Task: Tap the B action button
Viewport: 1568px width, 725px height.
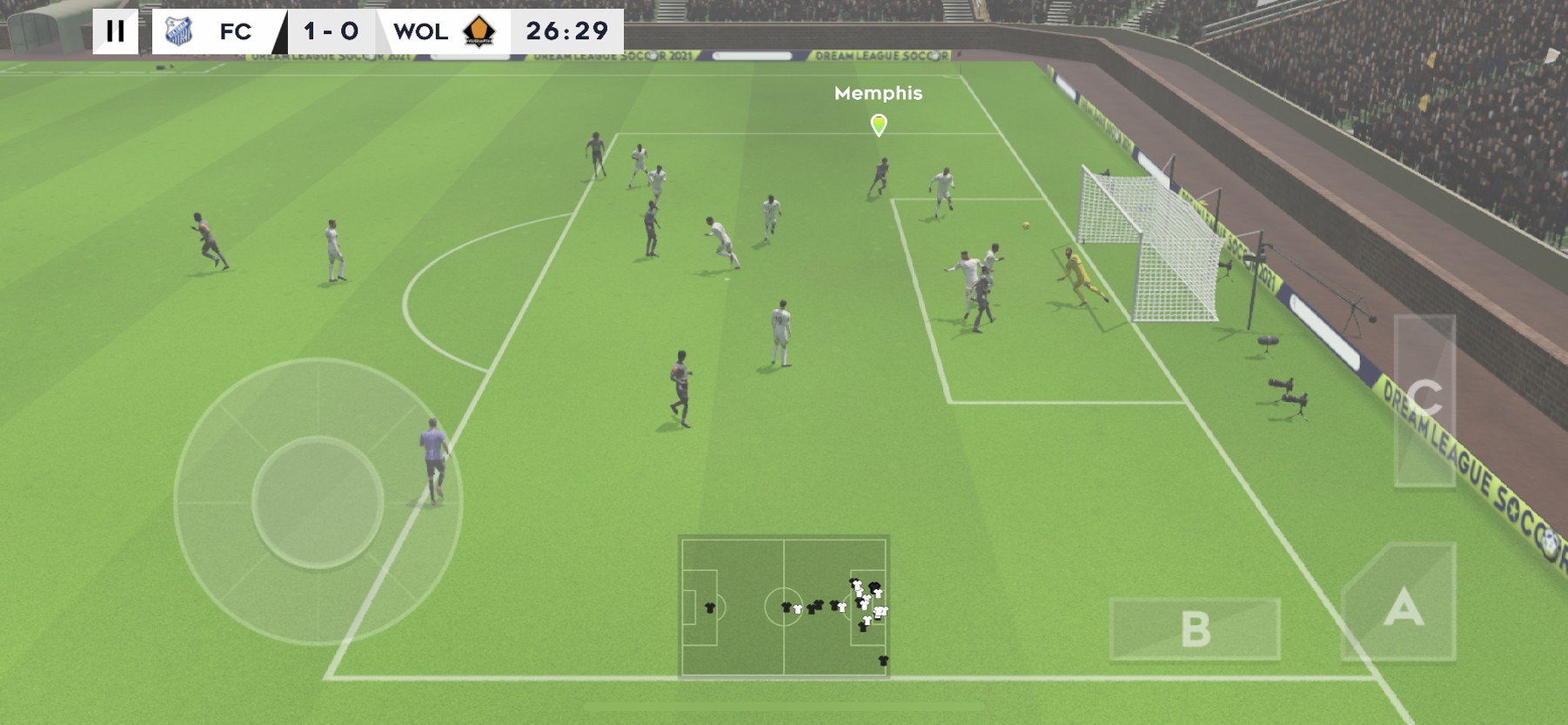Action: 1195,628
